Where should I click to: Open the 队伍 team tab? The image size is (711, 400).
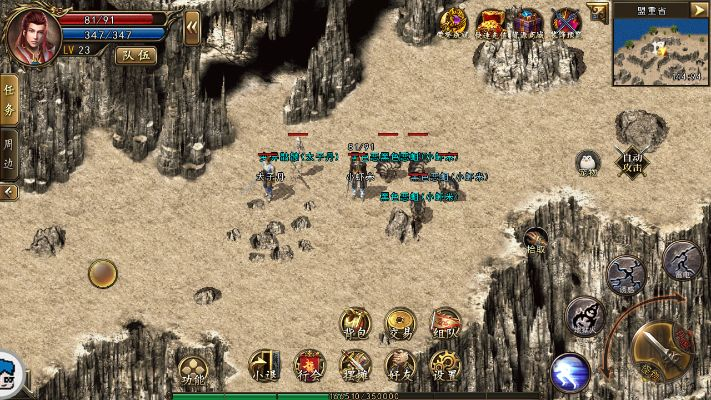click(x=136, y=56)
